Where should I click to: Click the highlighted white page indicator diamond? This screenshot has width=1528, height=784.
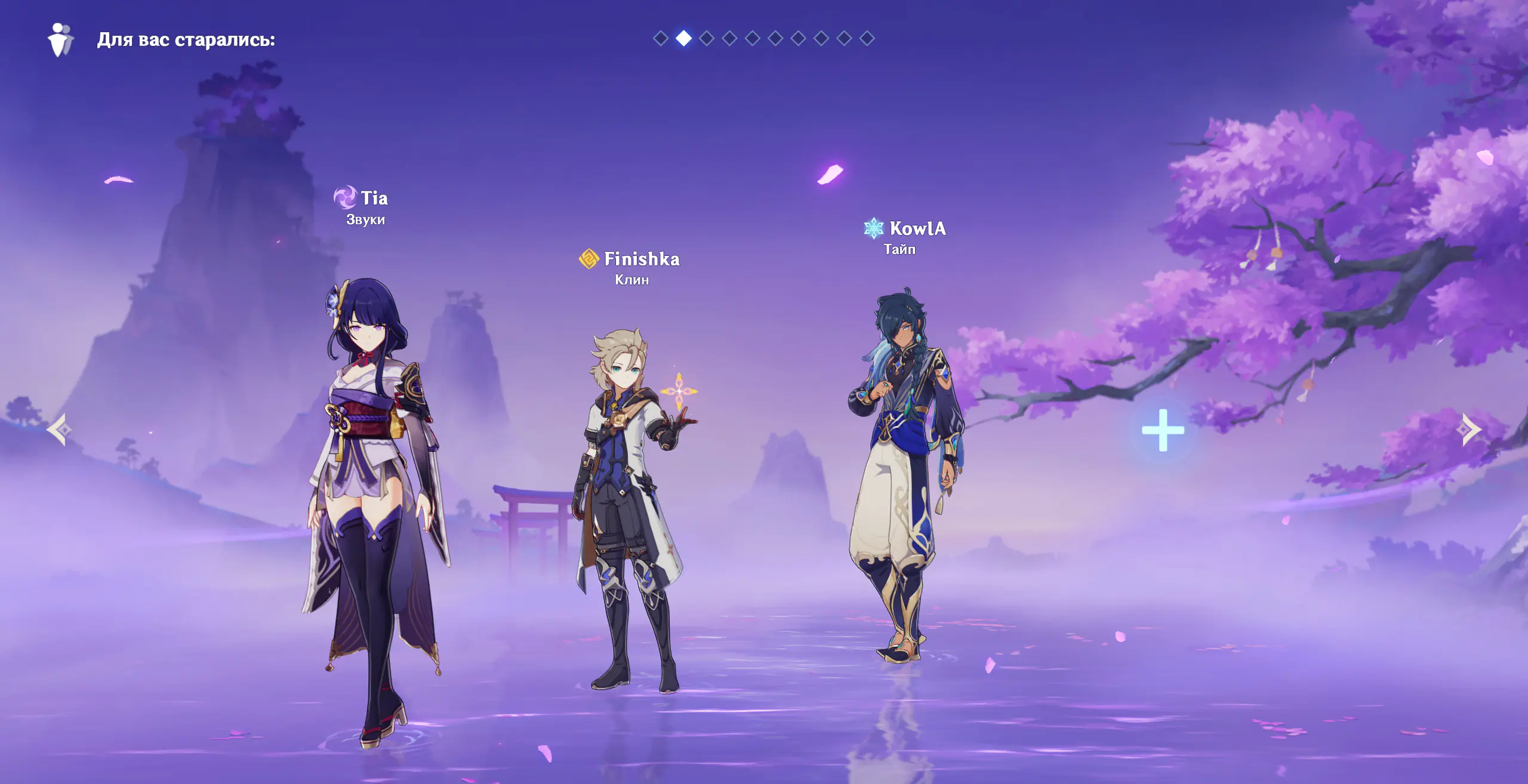(683, 39)
